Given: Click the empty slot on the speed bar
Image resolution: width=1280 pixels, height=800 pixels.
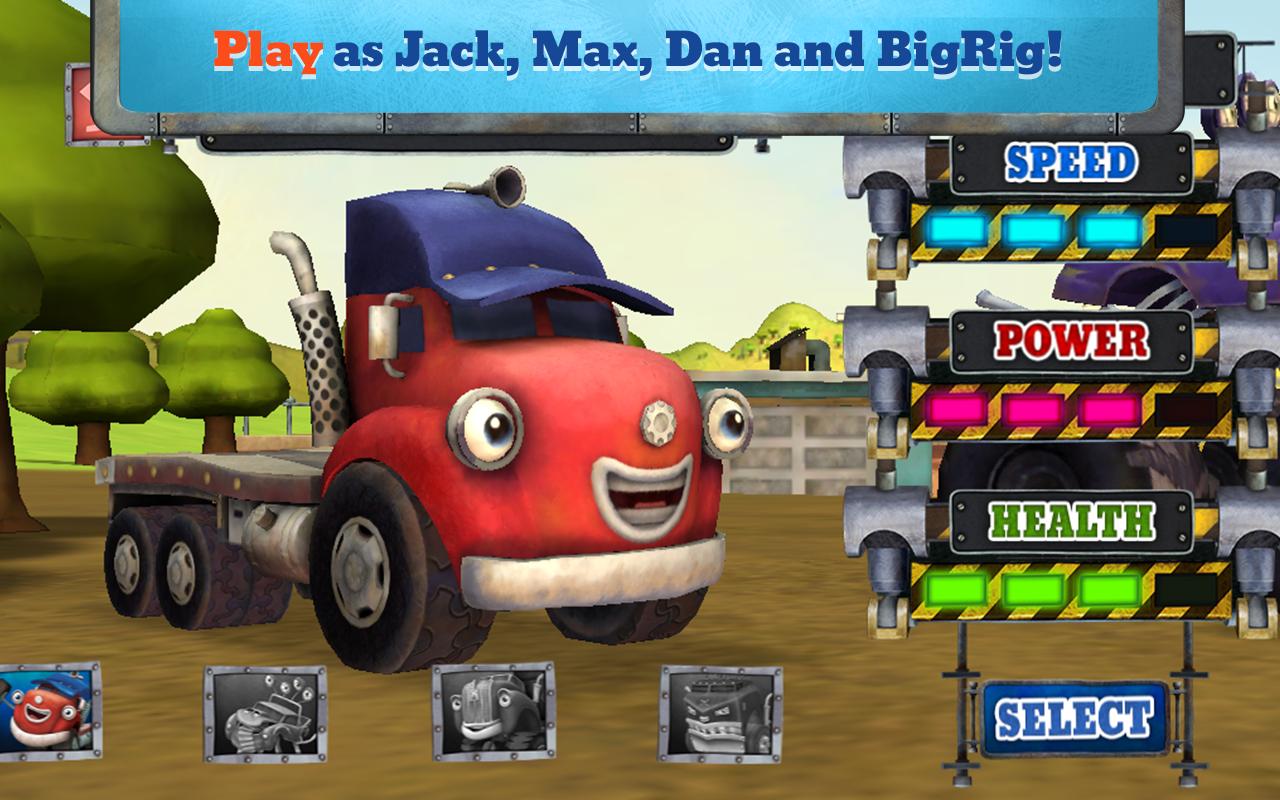Looking at the screenshot, I should pos(1185,231).
